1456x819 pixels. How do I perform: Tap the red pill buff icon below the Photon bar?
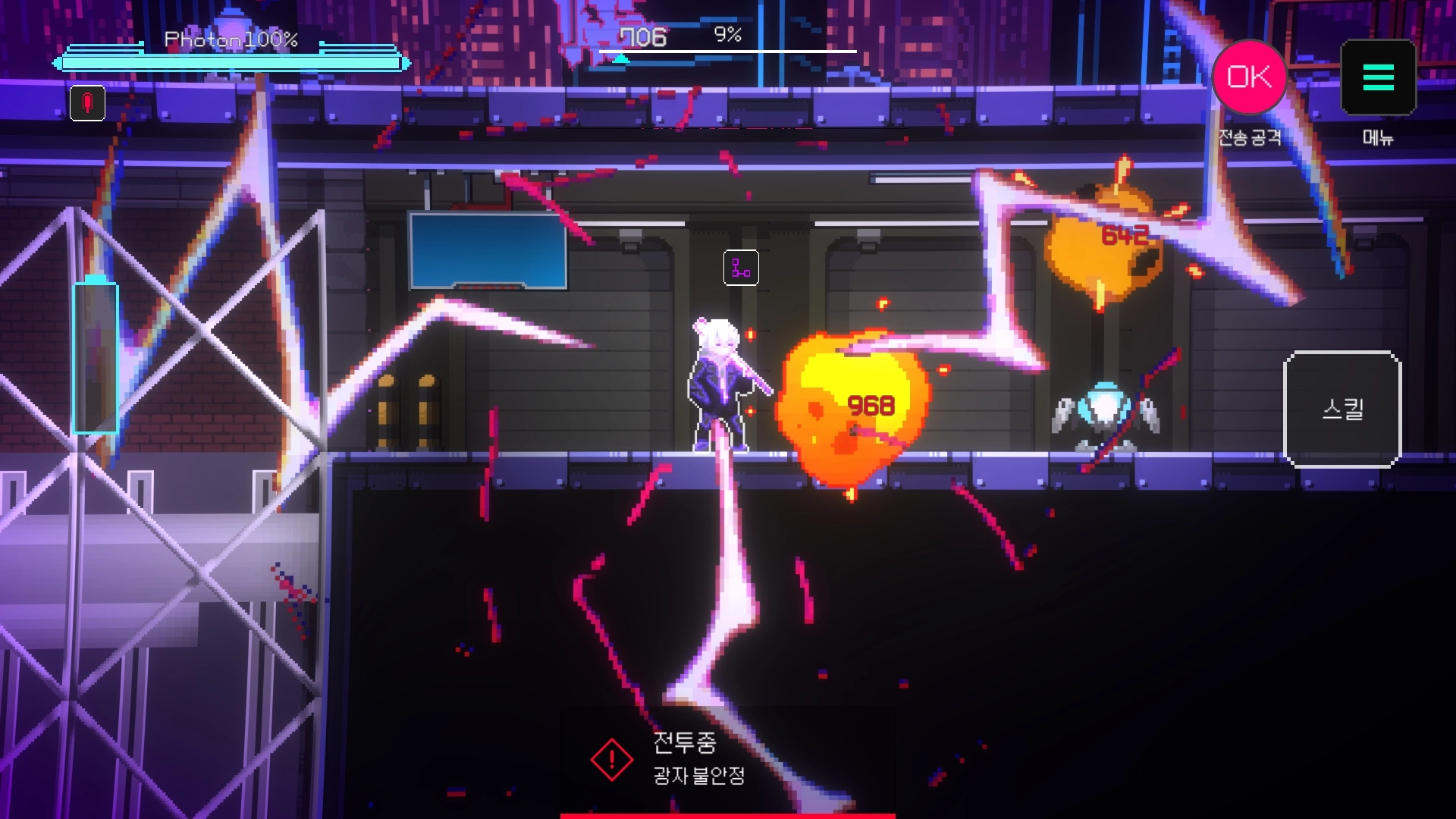point(87,104)
